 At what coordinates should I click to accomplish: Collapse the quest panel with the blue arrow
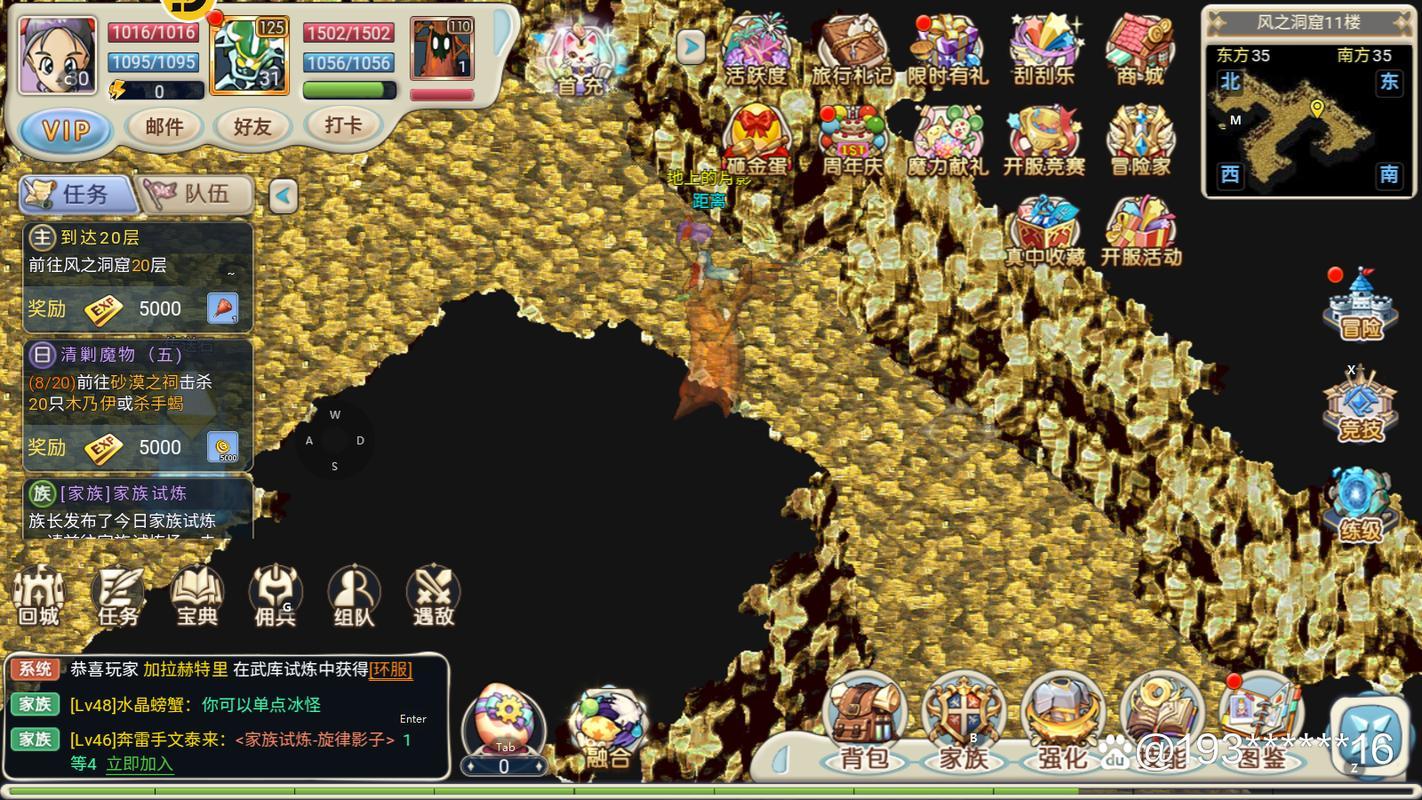tap(285, 194)
